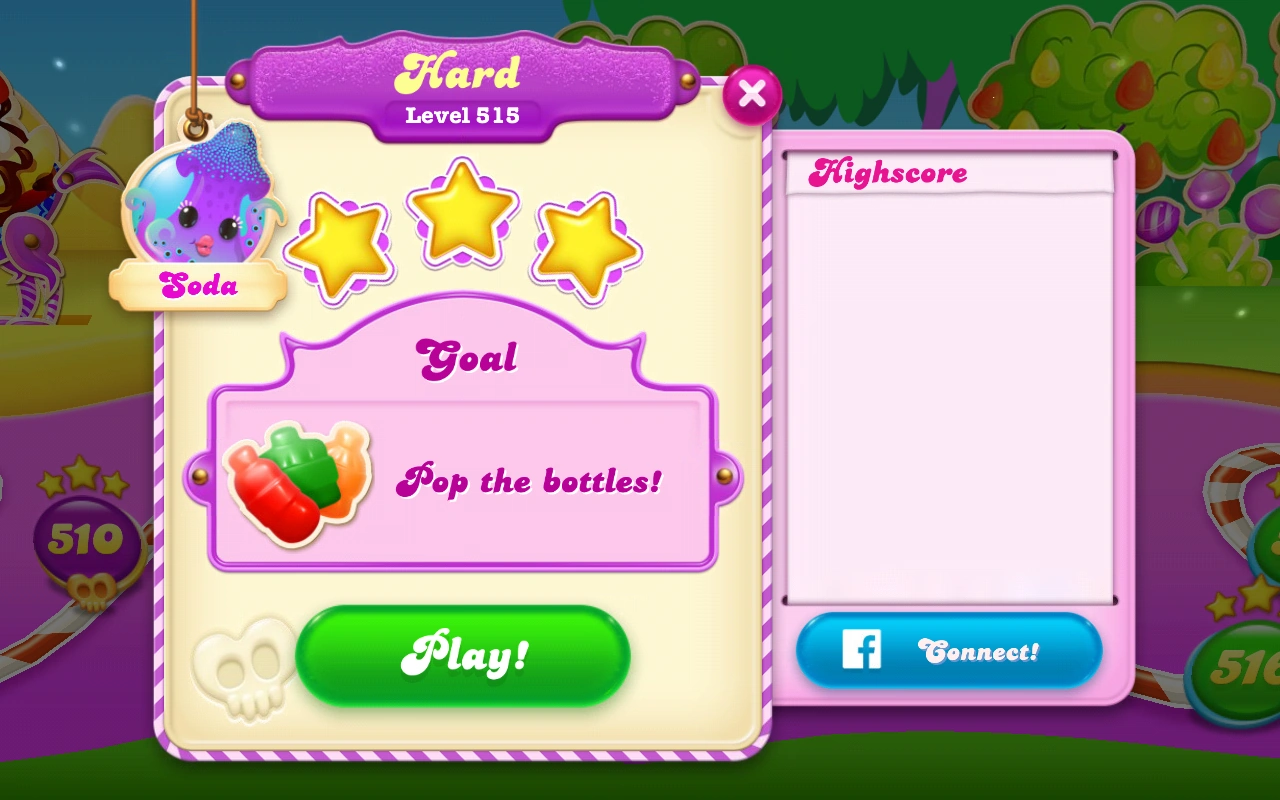The image size is (1280, 800).
Task: Click inside the empty Highscore list area
Action: (x=950, y=390)
